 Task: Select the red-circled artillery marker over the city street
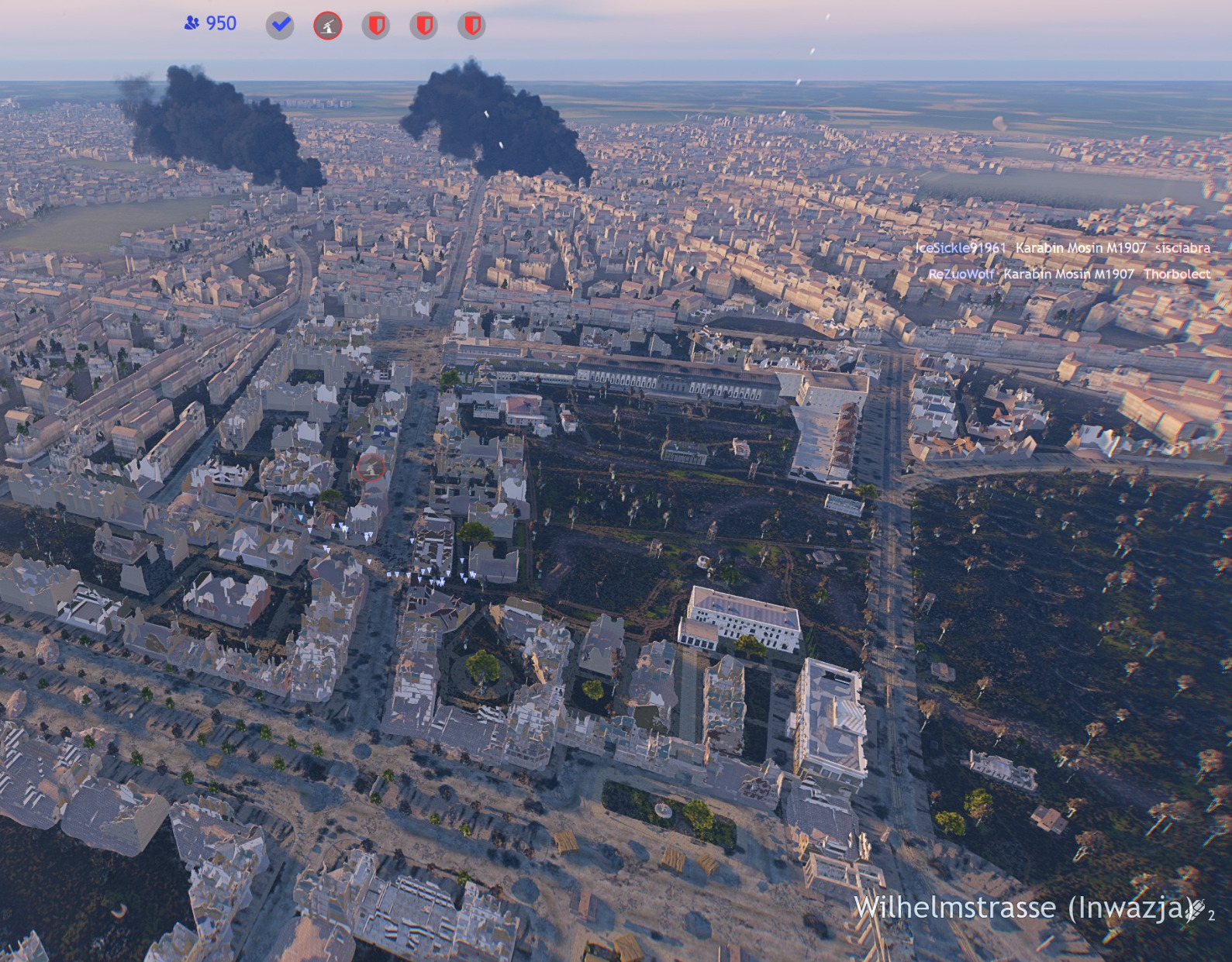click(371, 467)
